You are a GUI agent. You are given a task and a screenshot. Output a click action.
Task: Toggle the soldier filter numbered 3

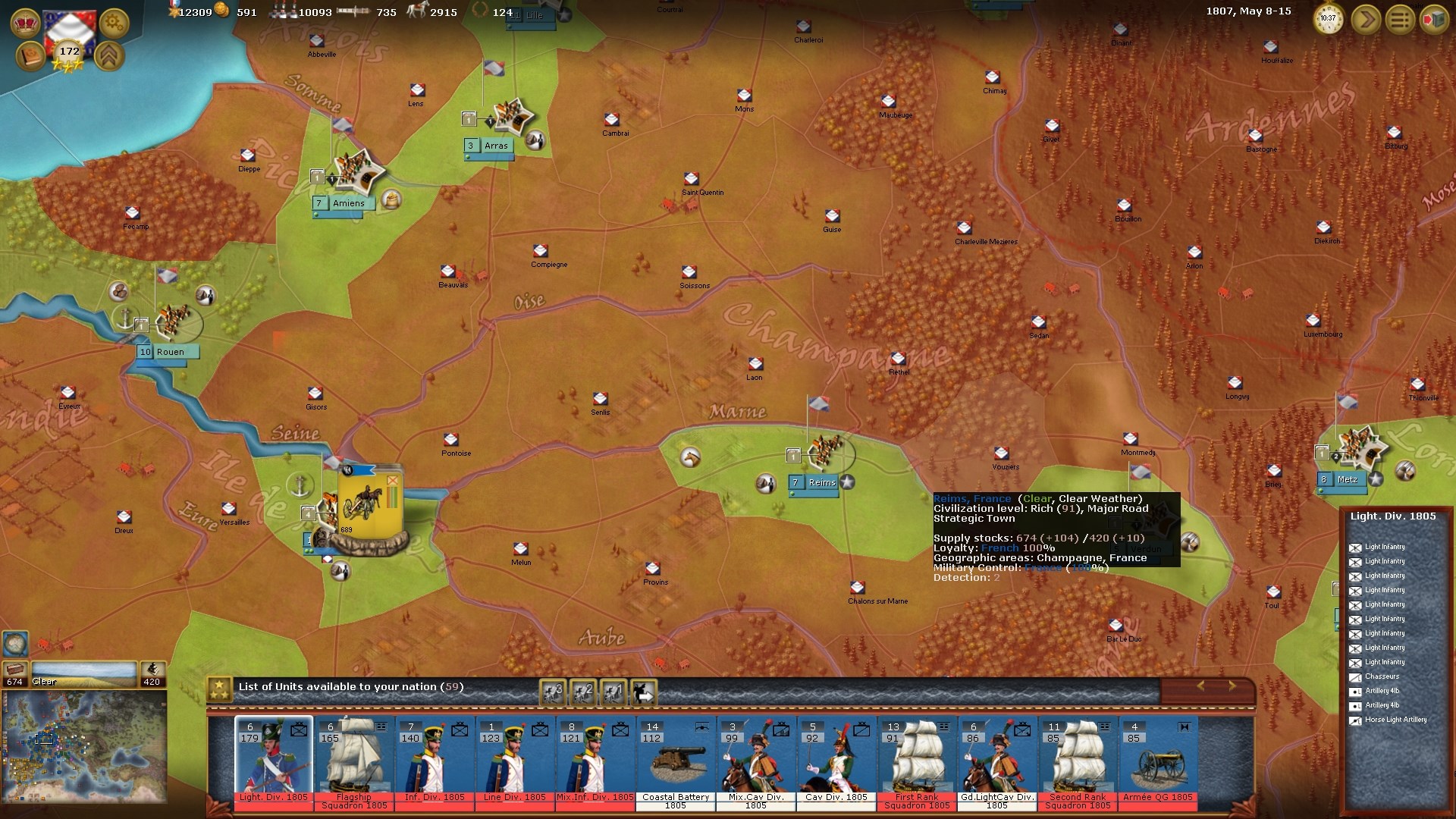click(553, 692)
